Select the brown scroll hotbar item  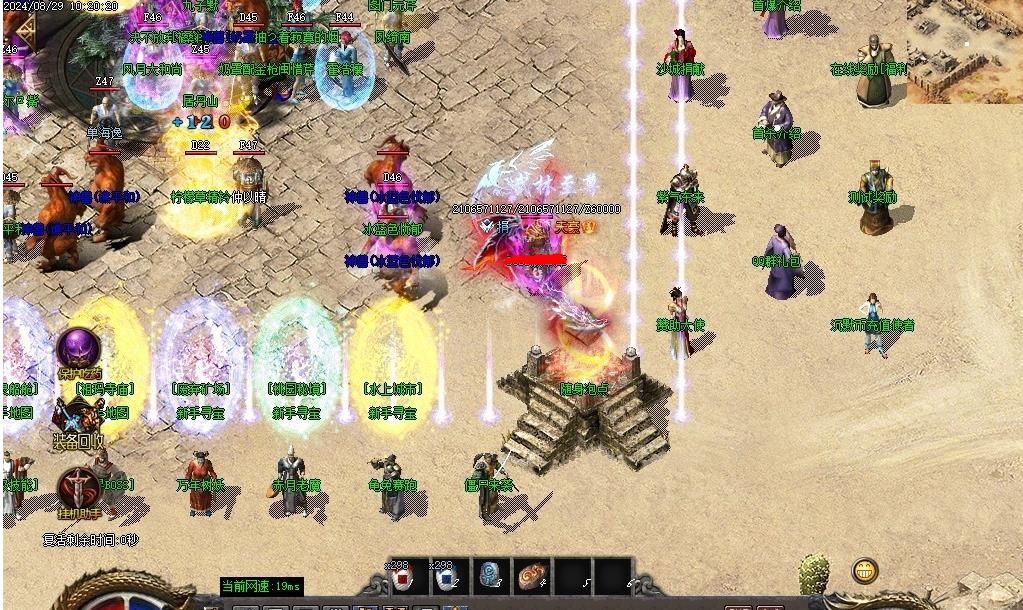point(533,577)
